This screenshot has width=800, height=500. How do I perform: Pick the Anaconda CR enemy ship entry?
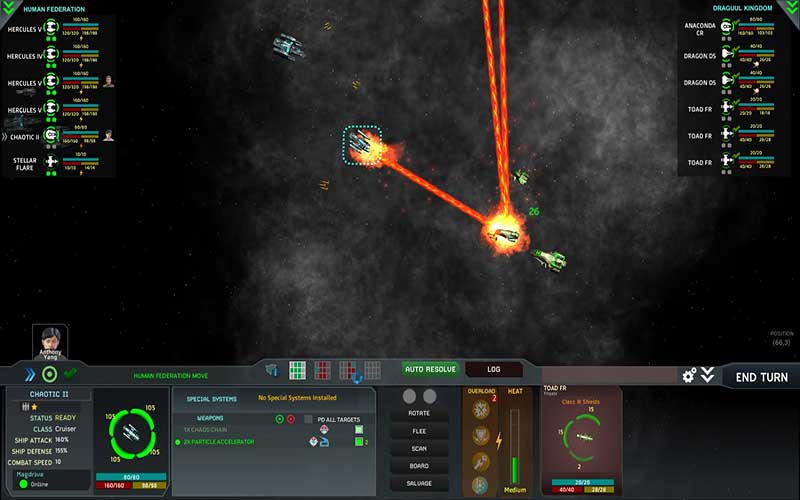point(700,28)
